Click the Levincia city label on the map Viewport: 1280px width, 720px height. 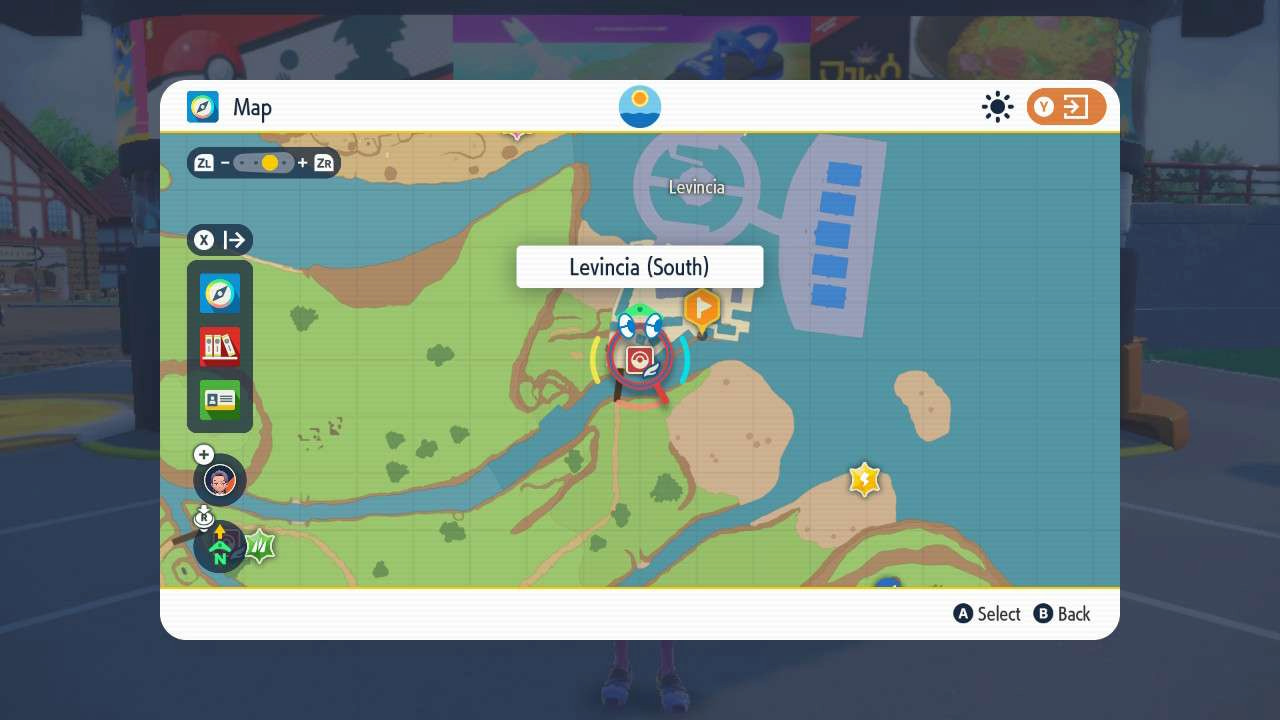pyautogui.click(x=696, y=187)
